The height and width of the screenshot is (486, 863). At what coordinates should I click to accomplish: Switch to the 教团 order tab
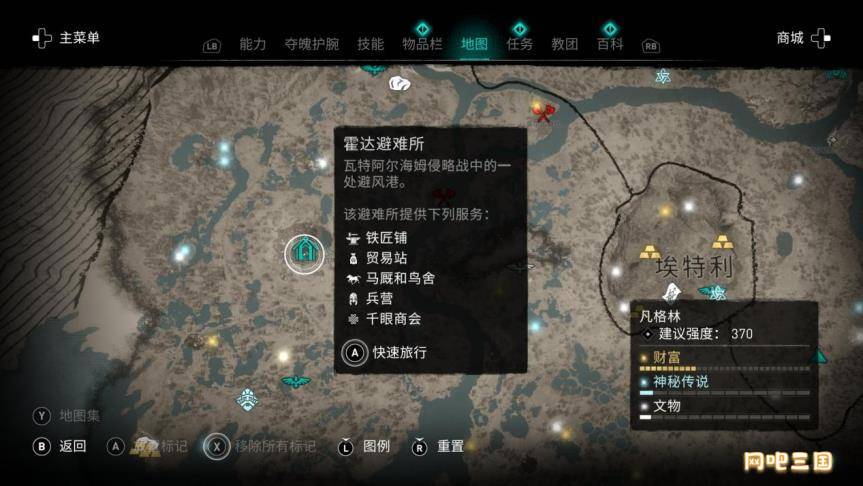[x=565, y=44]
